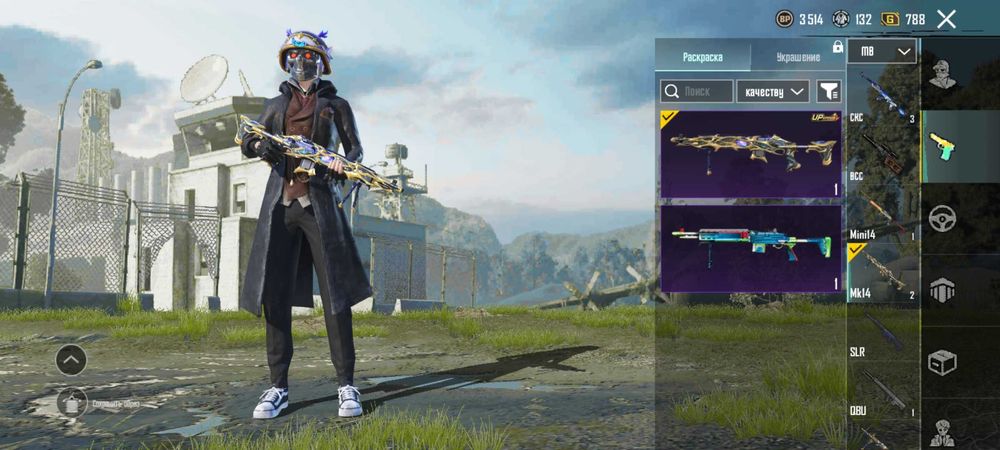Open the filter funnel options

click(x=829, y=91)
